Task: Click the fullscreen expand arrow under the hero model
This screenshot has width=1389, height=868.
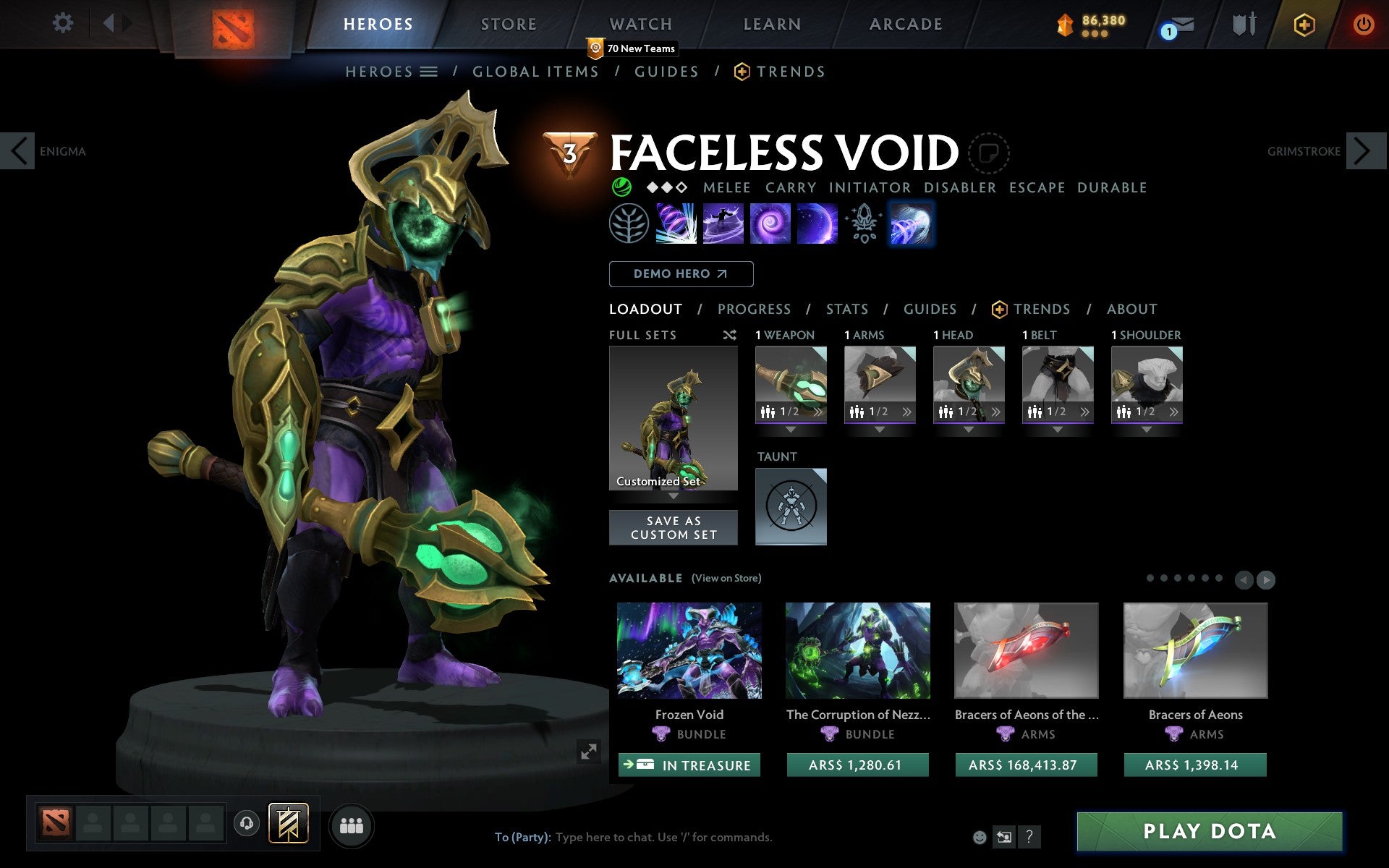Action: [x=589, y=752]
